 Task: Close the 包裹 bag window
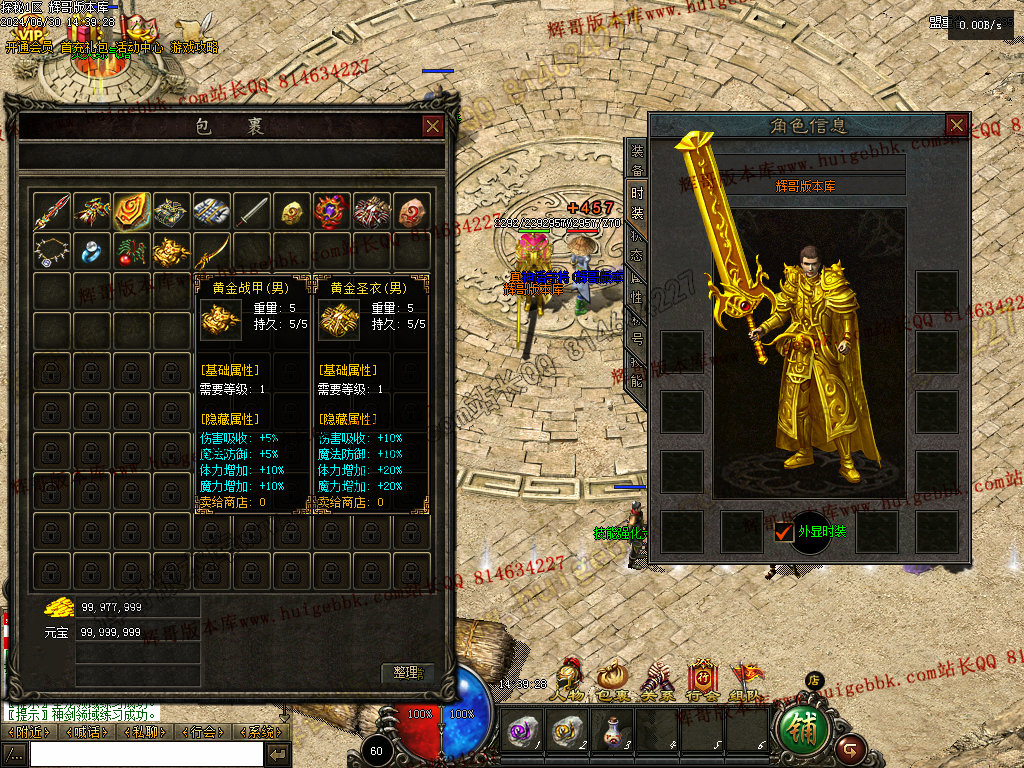coord(433,126)
